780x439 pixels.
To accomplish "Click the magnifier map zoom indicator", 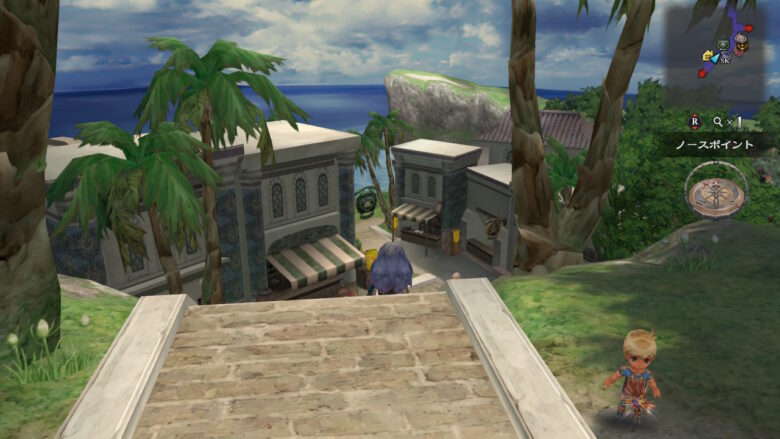I will click(717, 121).
